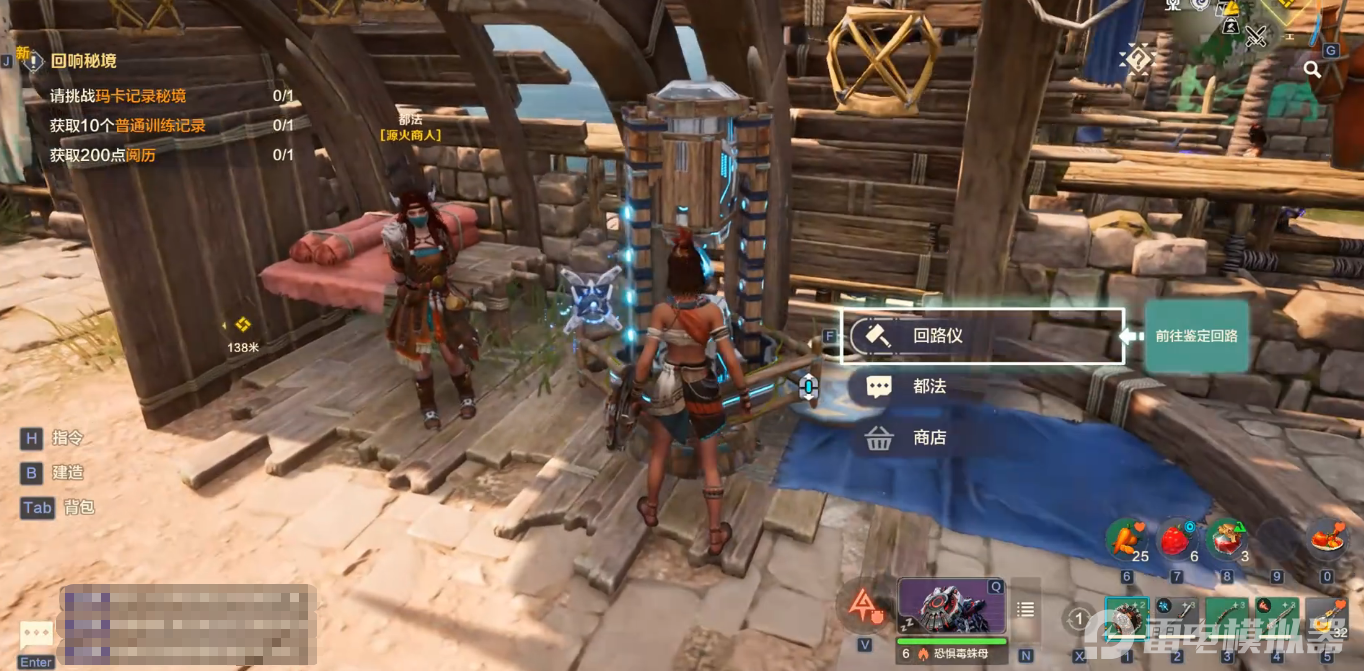
Task: Open the 背包 backpack
Action: coord(78,507)
